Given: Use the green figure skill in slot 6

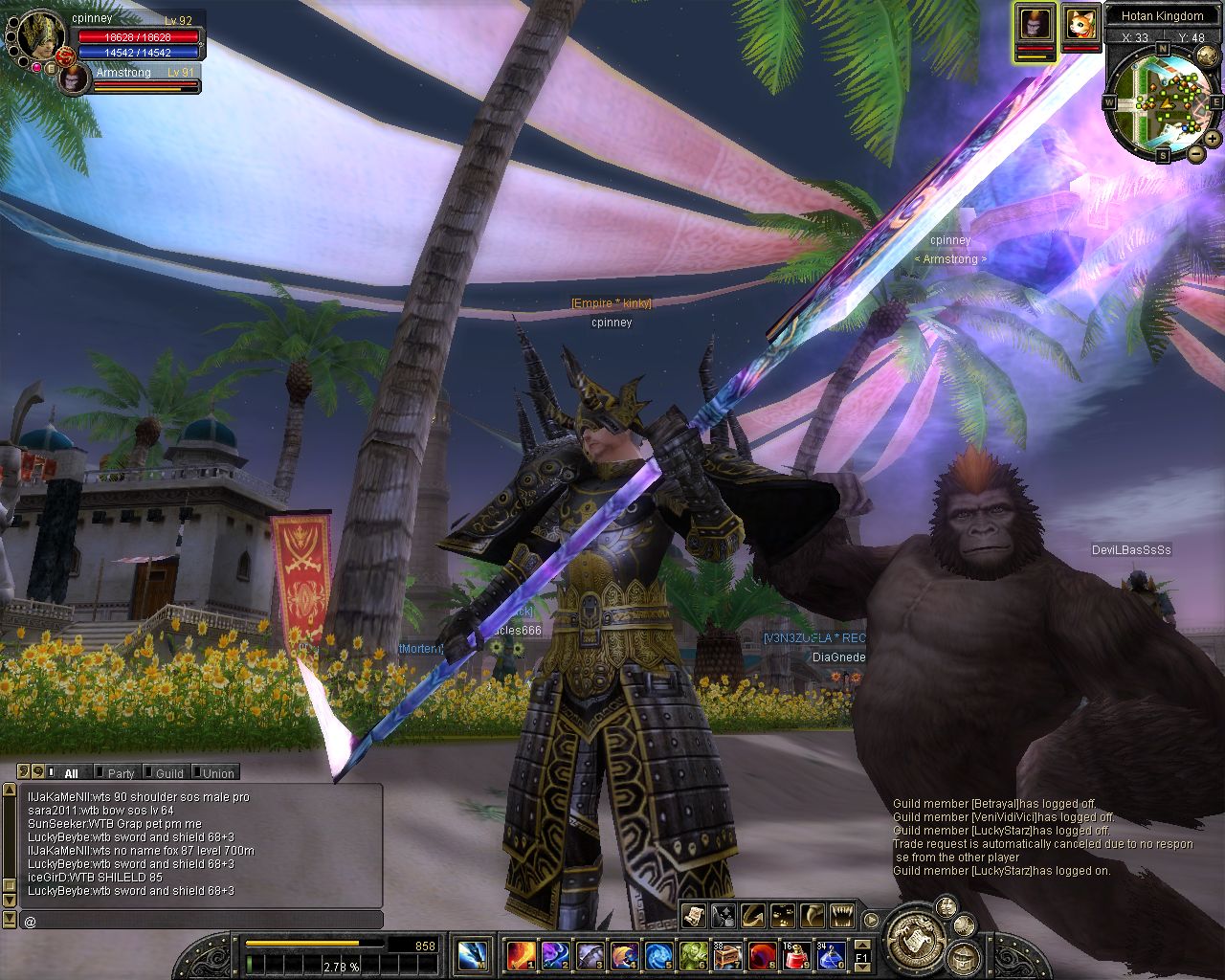Looking at the screenshot, I should click(693, 953).
